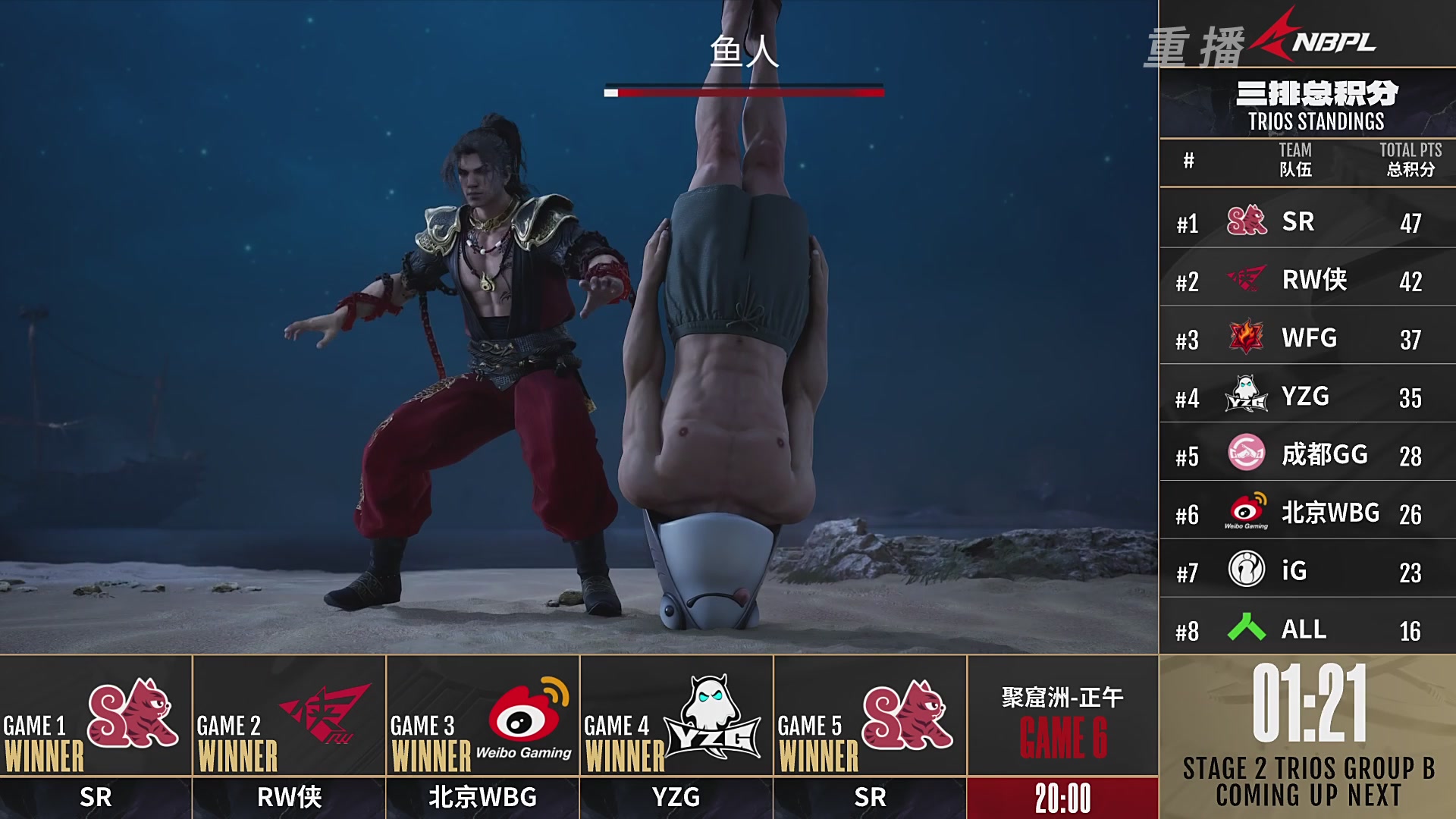
Task: Select the 20:00 match time display
Action: (x=1062, y=798)
